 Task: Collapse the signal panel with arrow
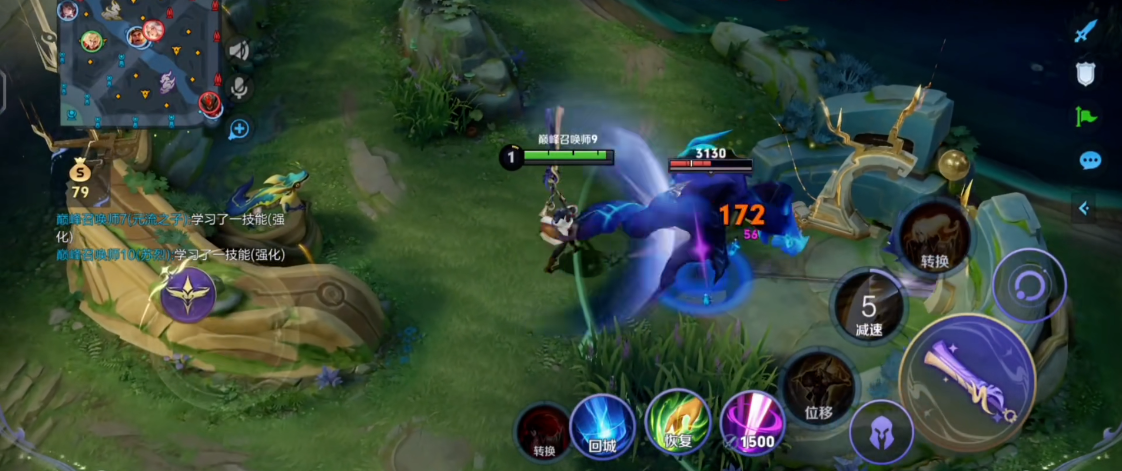coord(1084,207)
